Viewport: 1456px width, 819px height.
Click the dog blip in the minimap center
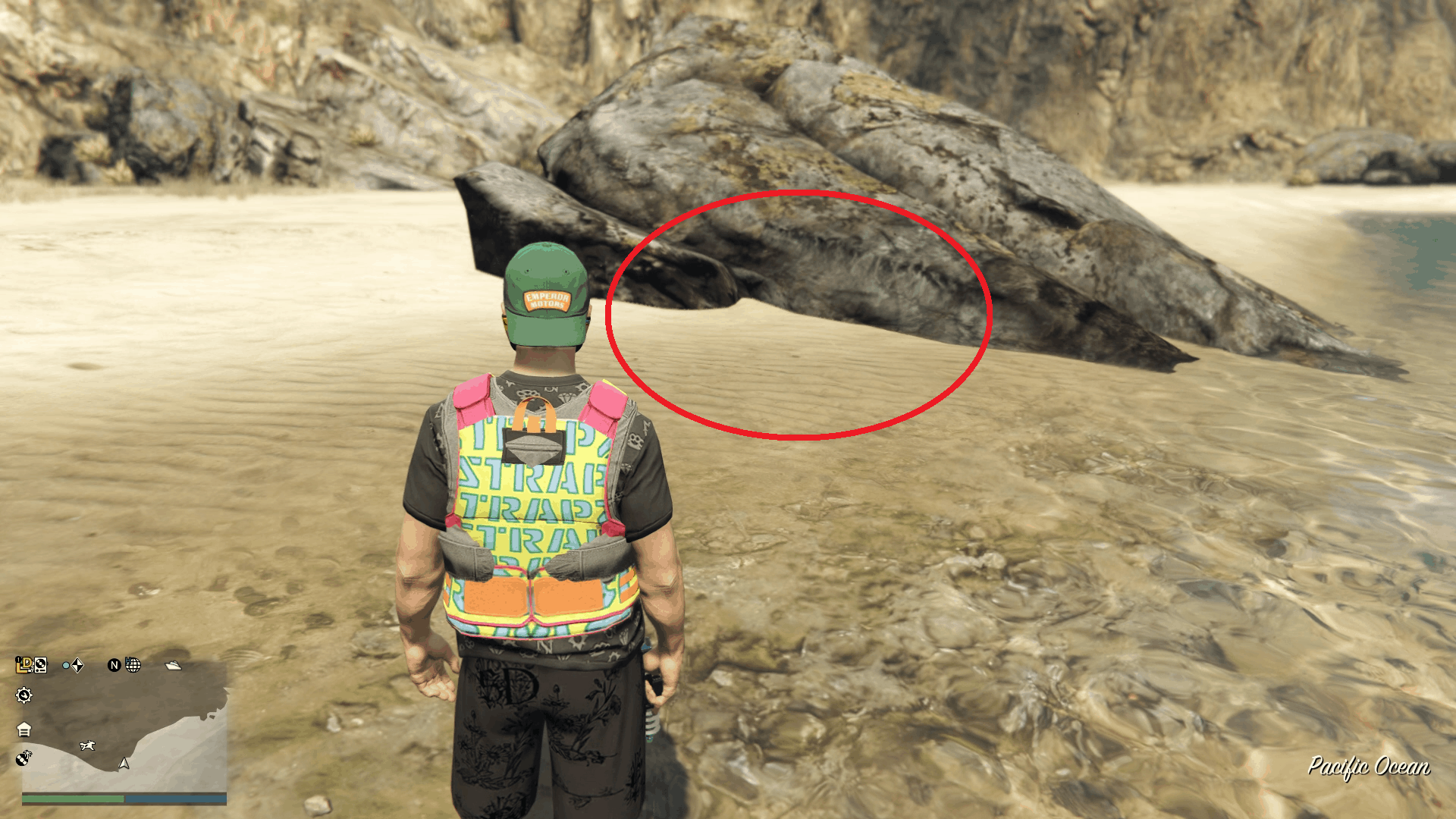click(x=87, y=745)
